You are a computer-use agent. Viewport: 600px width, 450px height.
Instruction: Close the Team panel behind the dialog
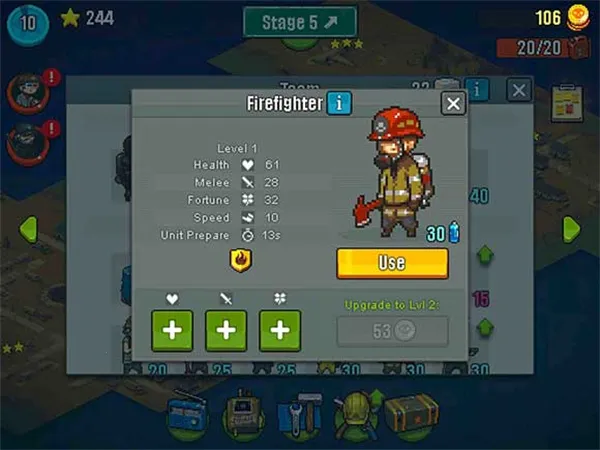(518, 90)
